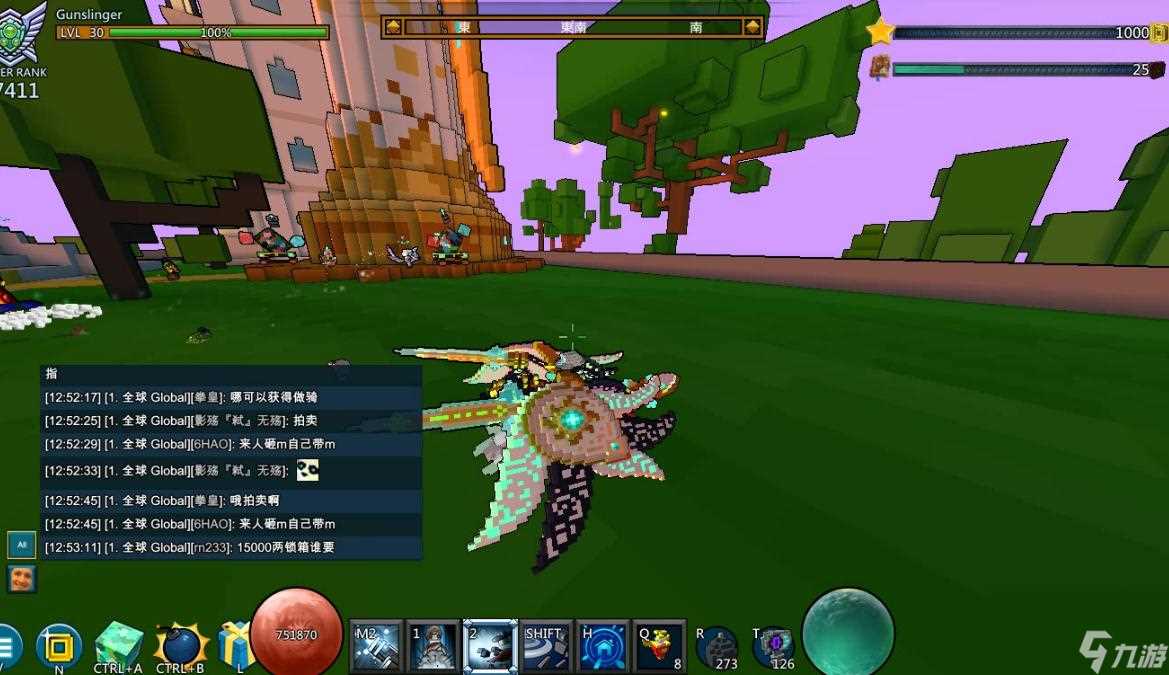Click the panda emote in chat
The height and width of the screenshot is (675, 1169).
[308, 470]
